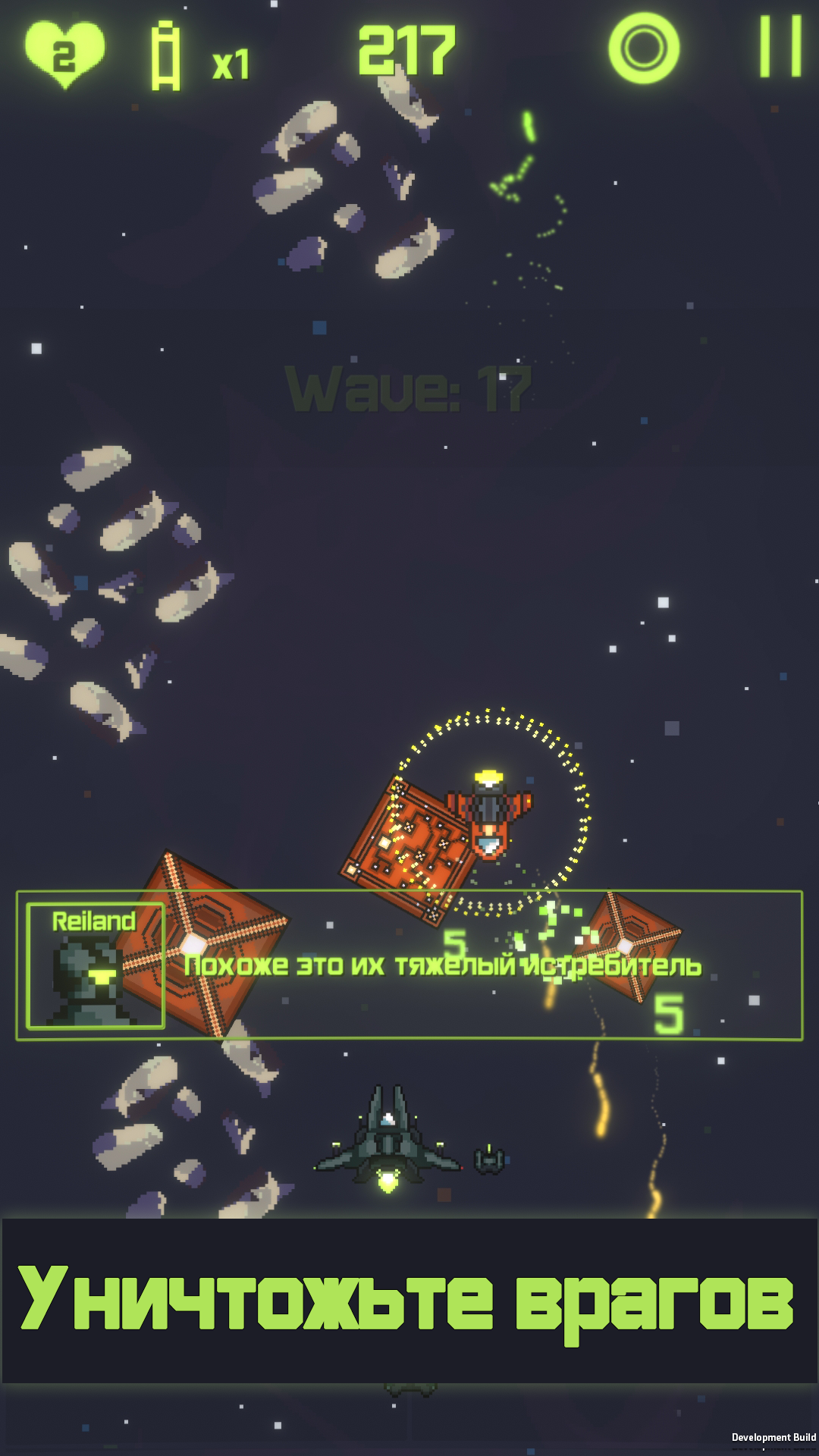Tap Reiland's portrait in the dialogue box
The height and width of the screenshot is (1456, 819).
(x=96, y=965)
